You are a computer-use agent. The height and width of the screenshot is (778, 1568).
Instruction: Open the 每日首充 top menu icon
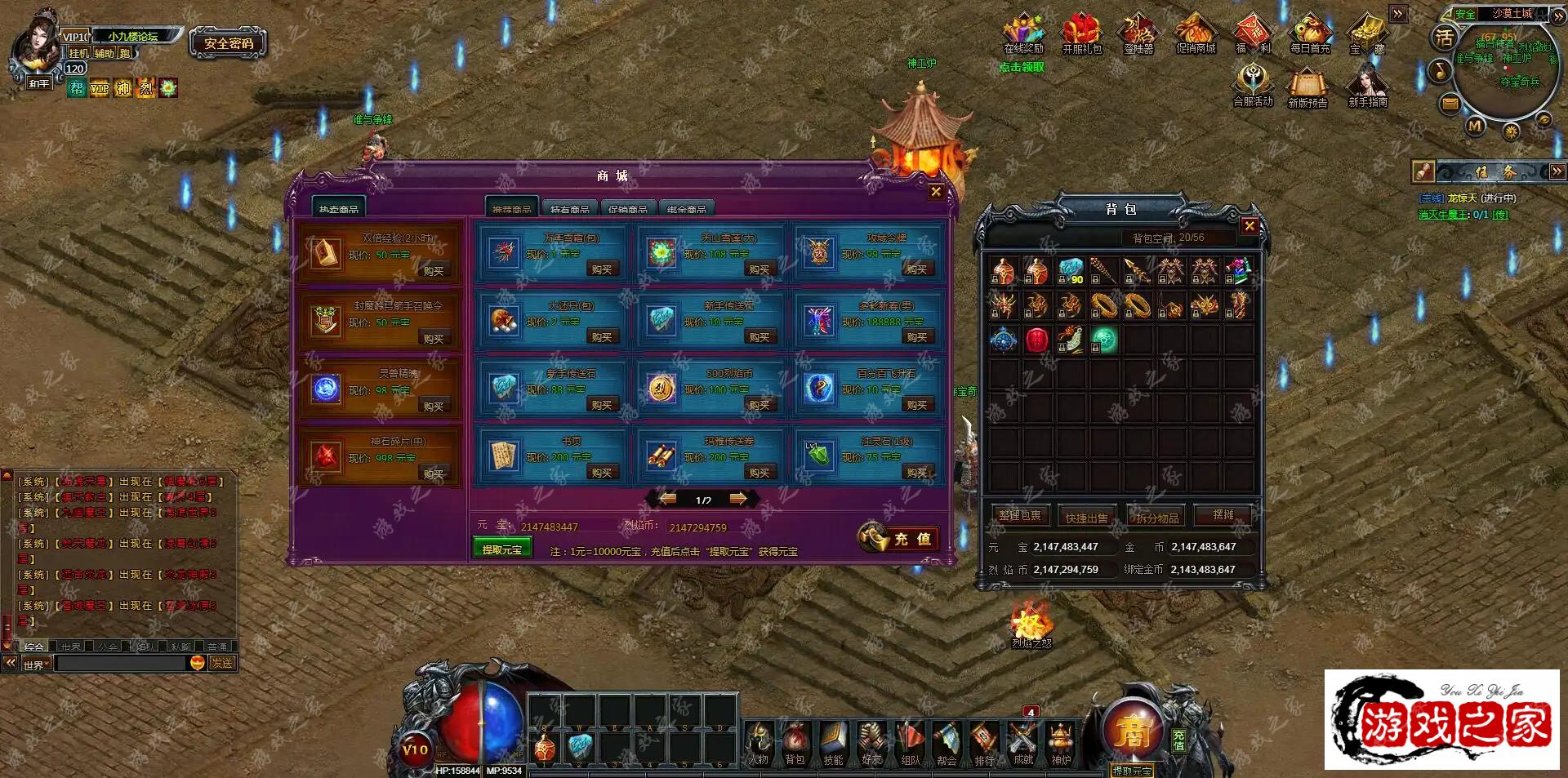(1310, 34)
